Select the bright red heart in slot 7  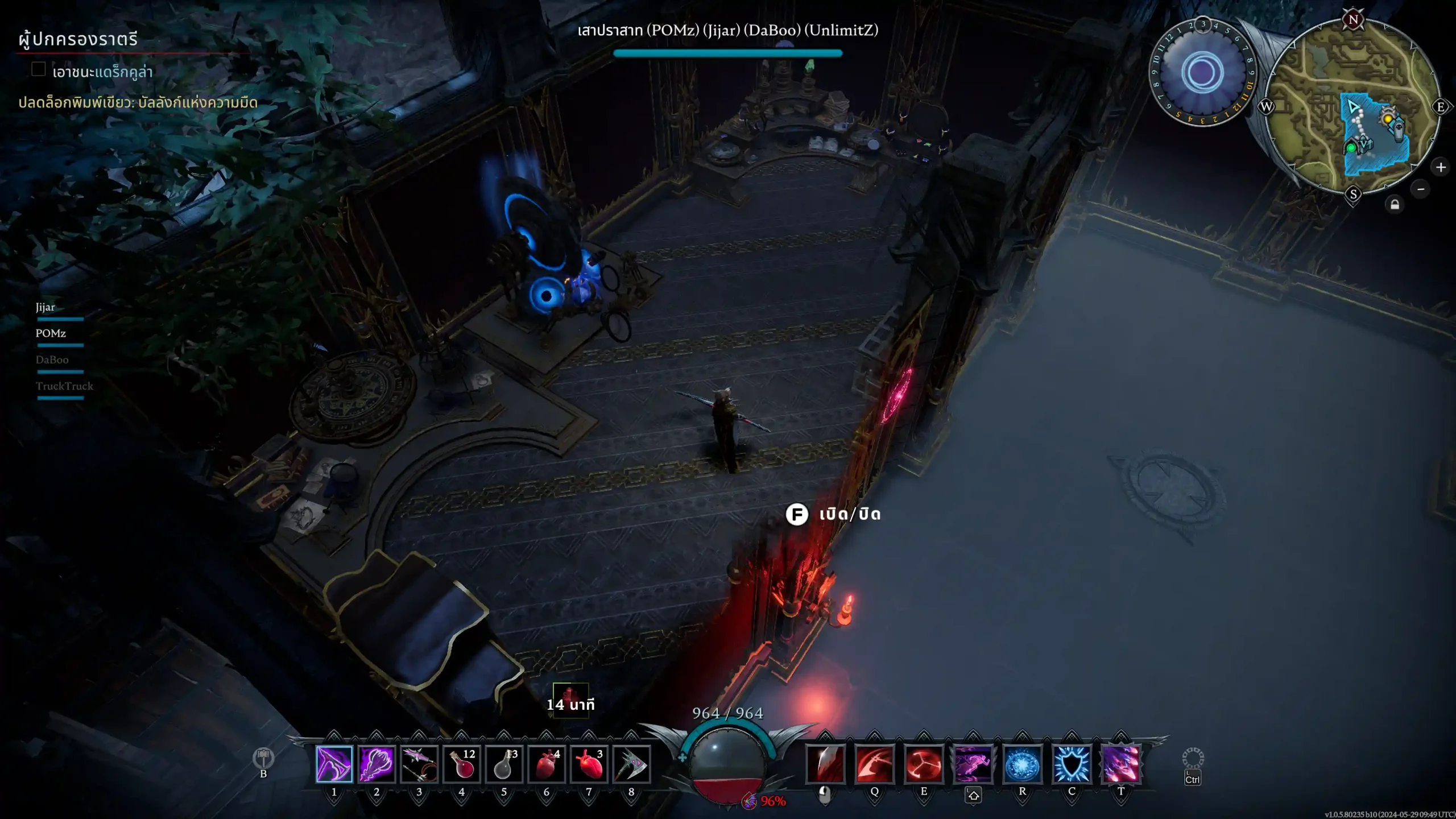pos(589,764)
